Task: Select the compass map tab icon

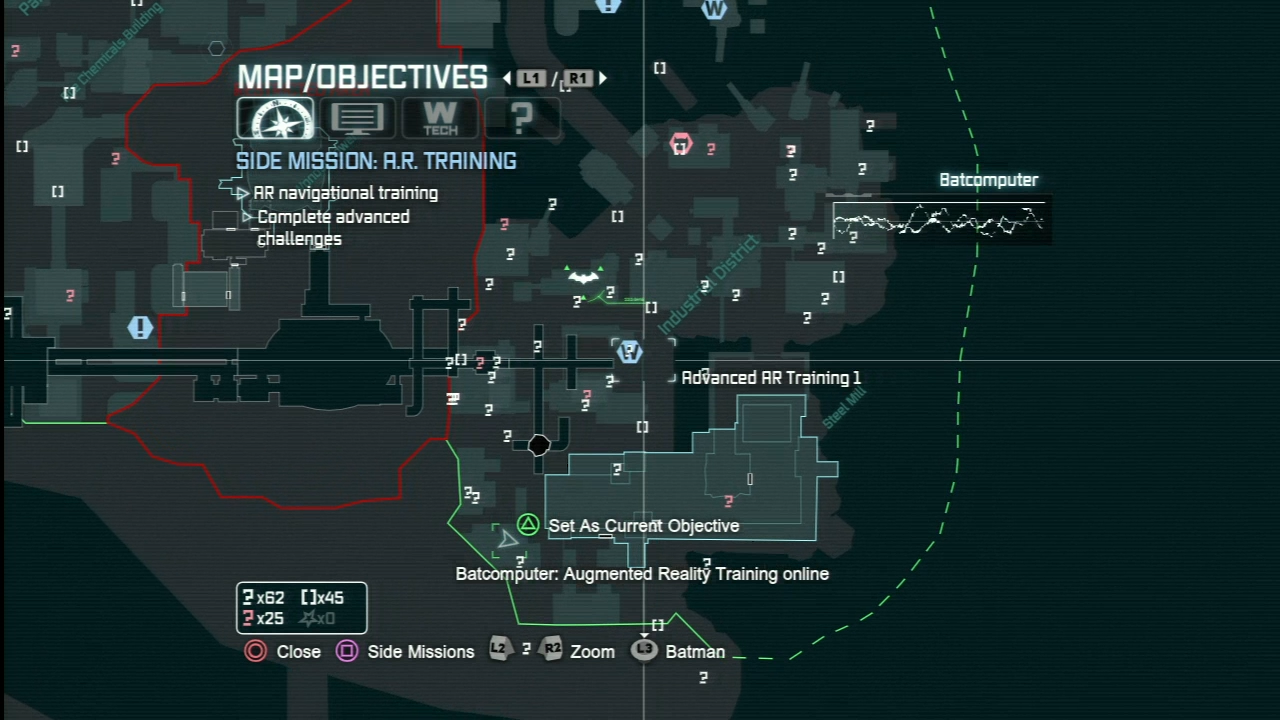Action: (x=275, y=119)
